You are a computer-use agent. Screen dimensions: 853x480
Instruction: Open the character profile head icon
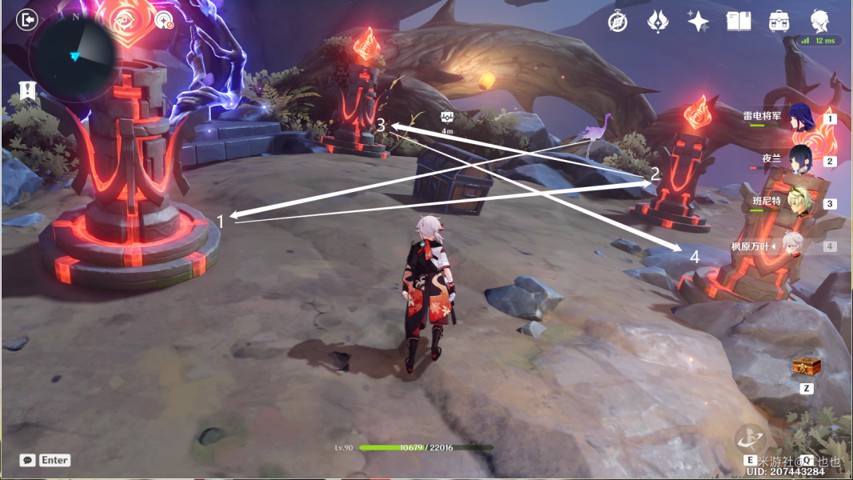820,20
